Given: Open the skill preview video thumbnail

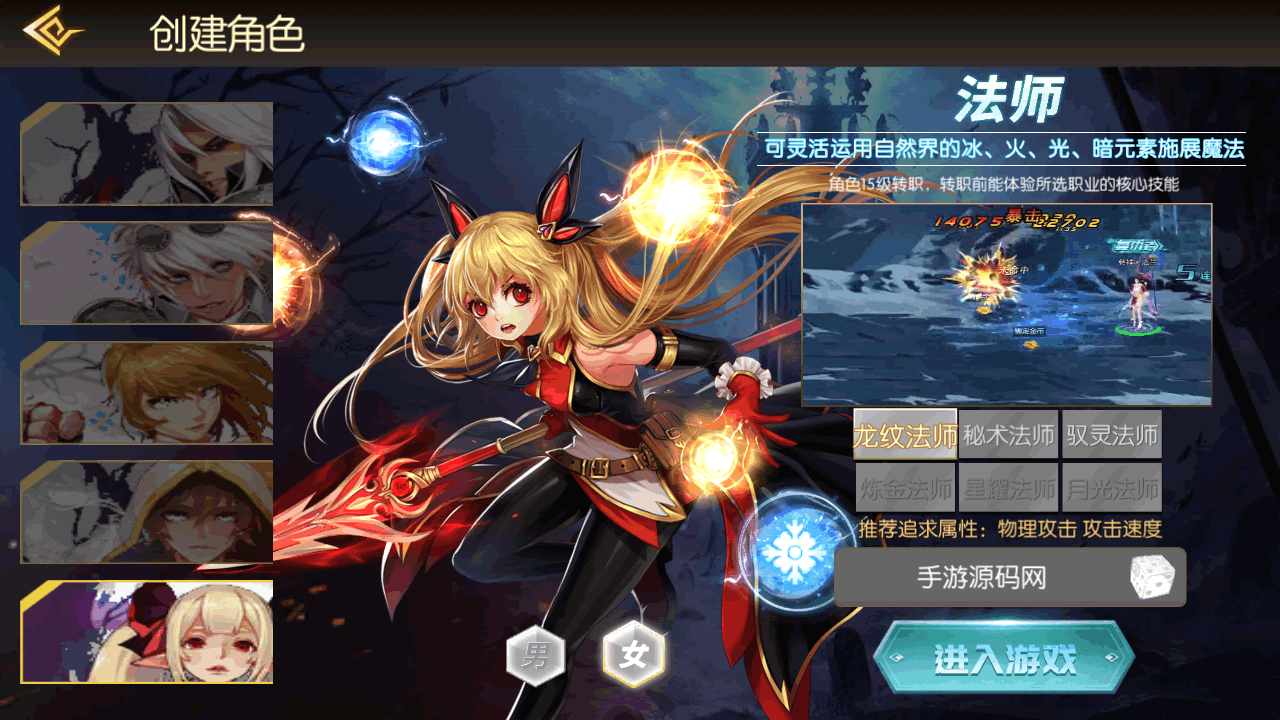Looking at the screenshot, I should pos(1006,305).
